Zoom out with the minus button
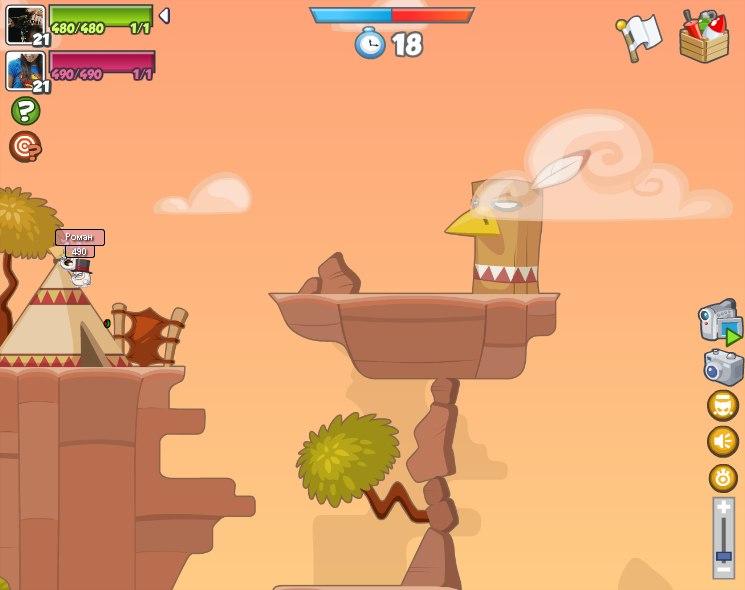Viewport: 745px width, 590px height. click(x=723, y=569)
